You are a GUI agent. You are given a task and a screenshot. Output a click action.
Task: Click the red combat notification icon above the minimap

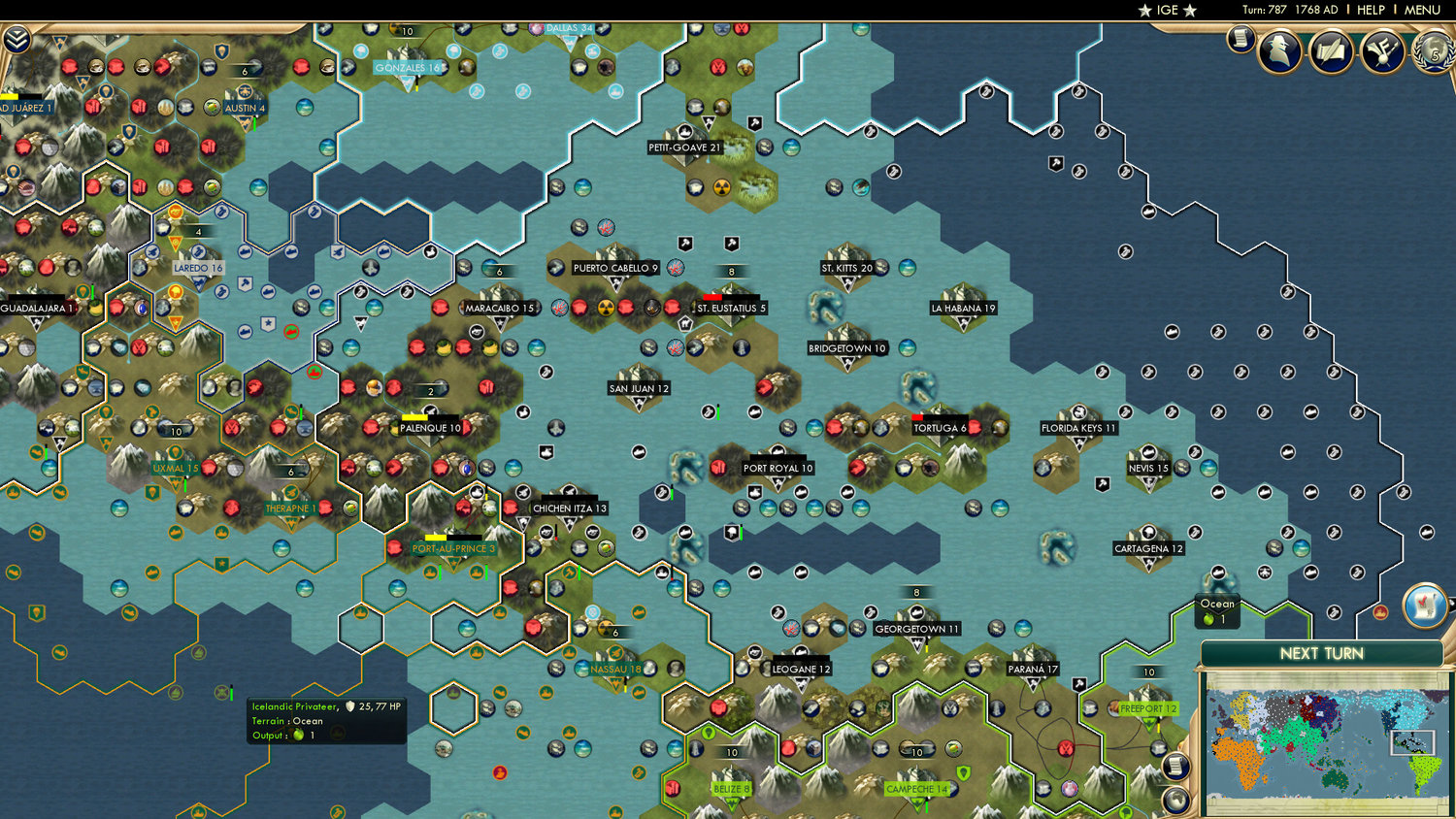click(1381, 611)
